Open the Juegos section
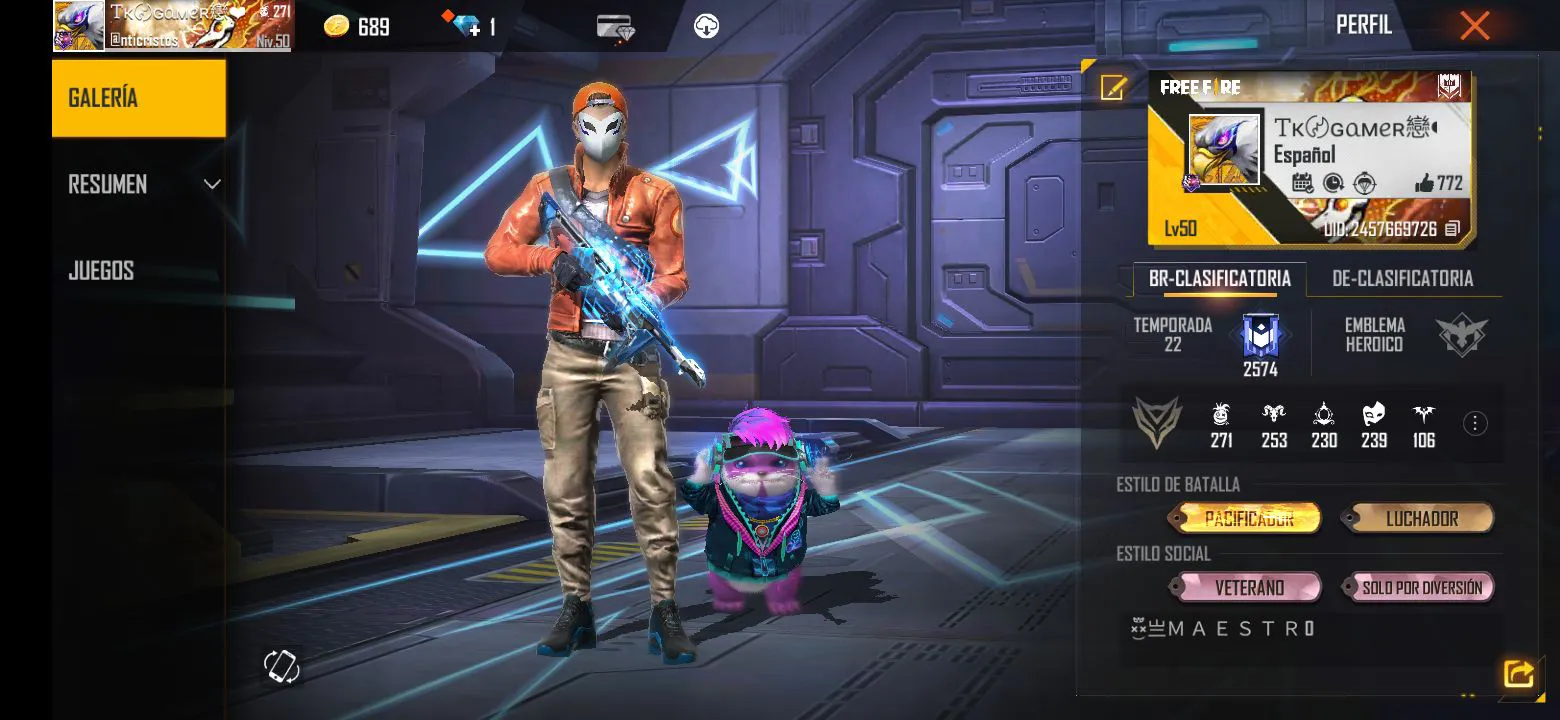The height and width of the screenshot is (720, 1560). click(101, 271)
